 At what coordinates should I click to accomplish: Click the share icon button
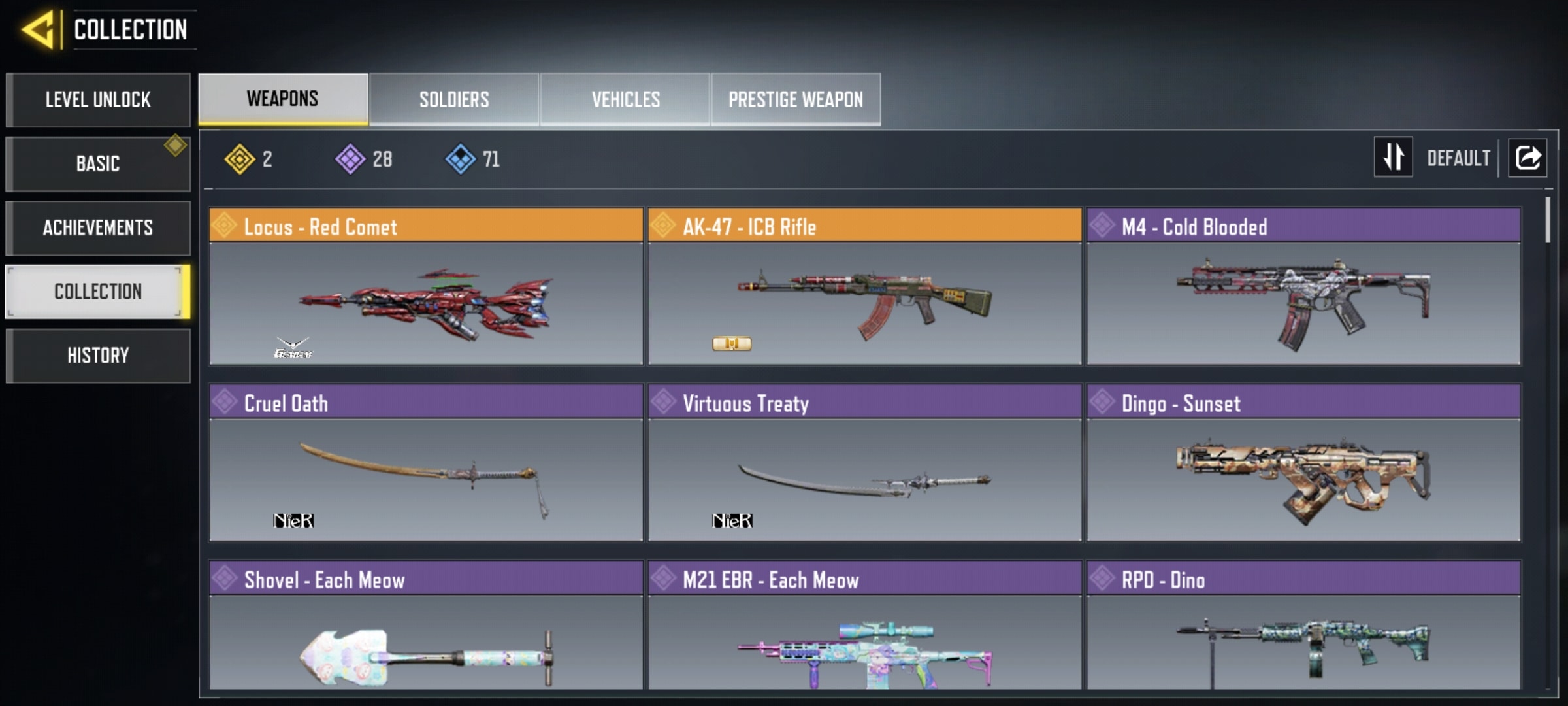[x=1527, y=158]
